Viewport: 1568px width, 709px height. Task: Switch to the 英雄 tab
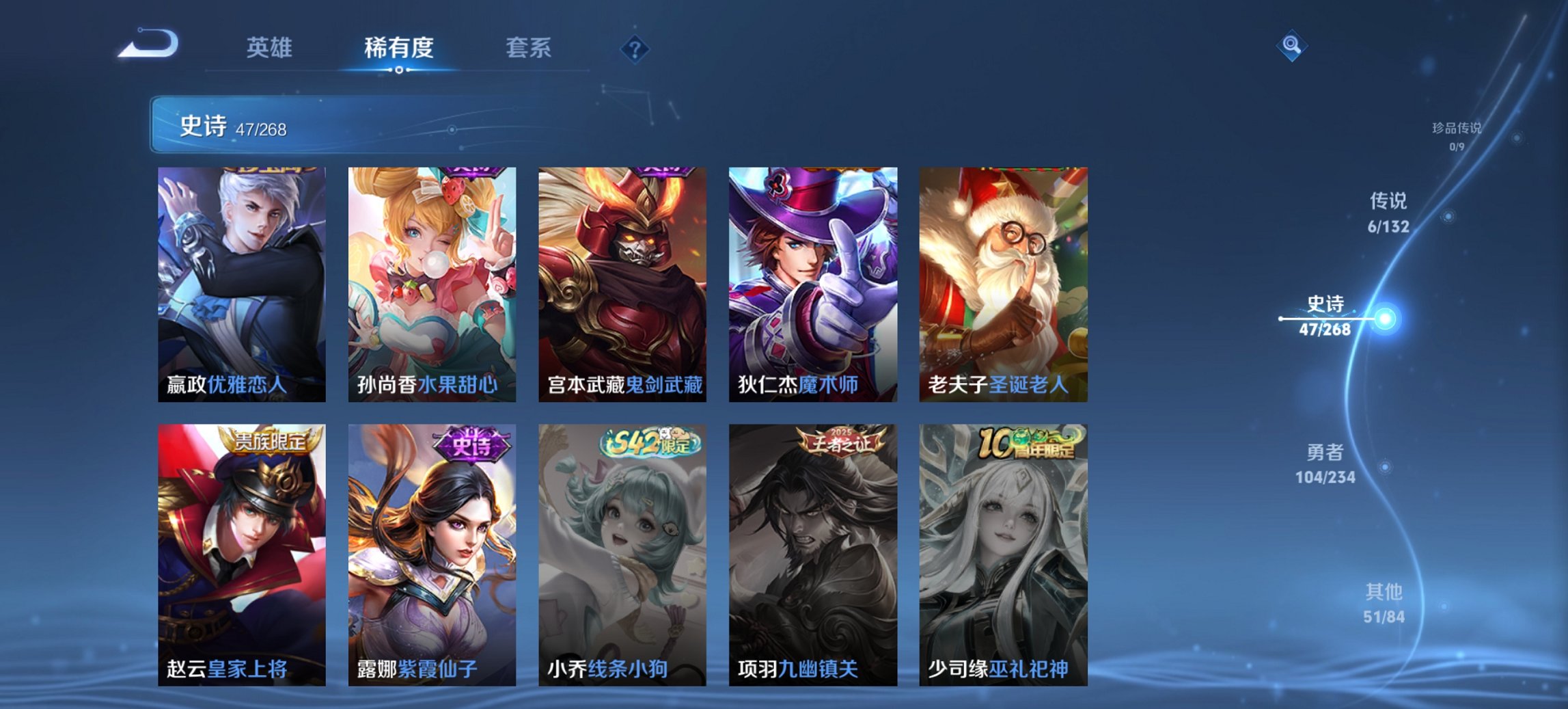click(x=271, y=48)
